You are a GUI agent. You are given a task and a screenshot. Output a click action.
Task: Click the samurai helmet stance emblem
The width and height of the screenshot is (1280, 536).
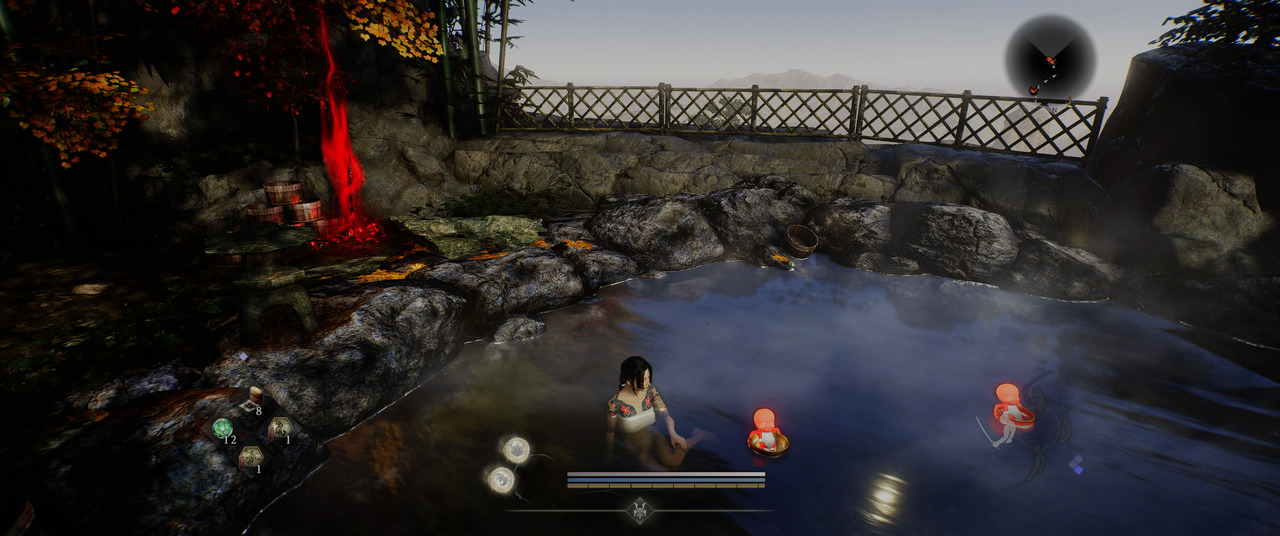pos(640,510)
